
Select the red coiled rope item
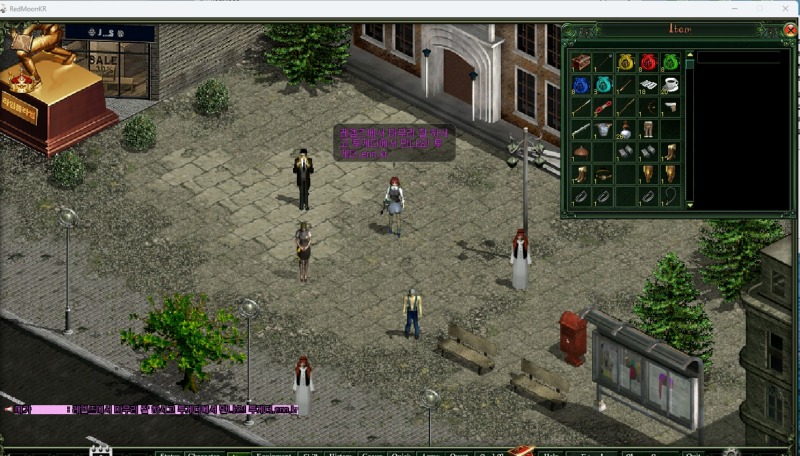click(x=603, y=108)
